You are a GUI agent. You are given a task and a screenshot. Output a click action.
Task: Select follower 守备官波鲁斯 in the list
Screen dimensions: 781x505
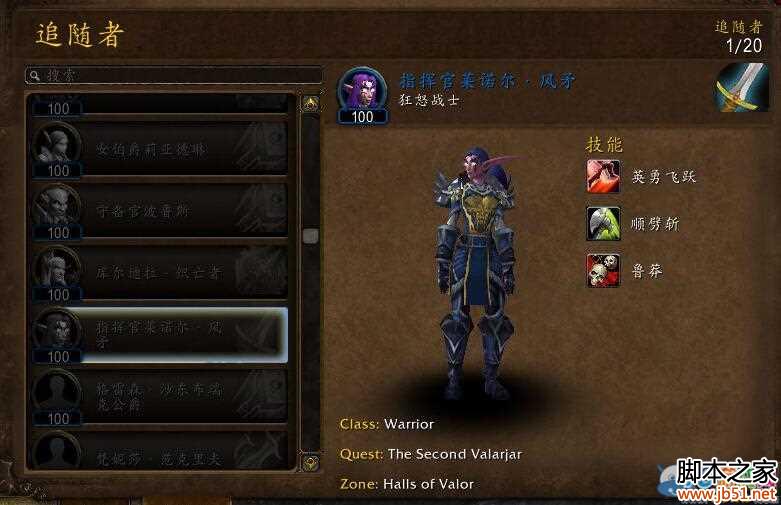[160, 210]
